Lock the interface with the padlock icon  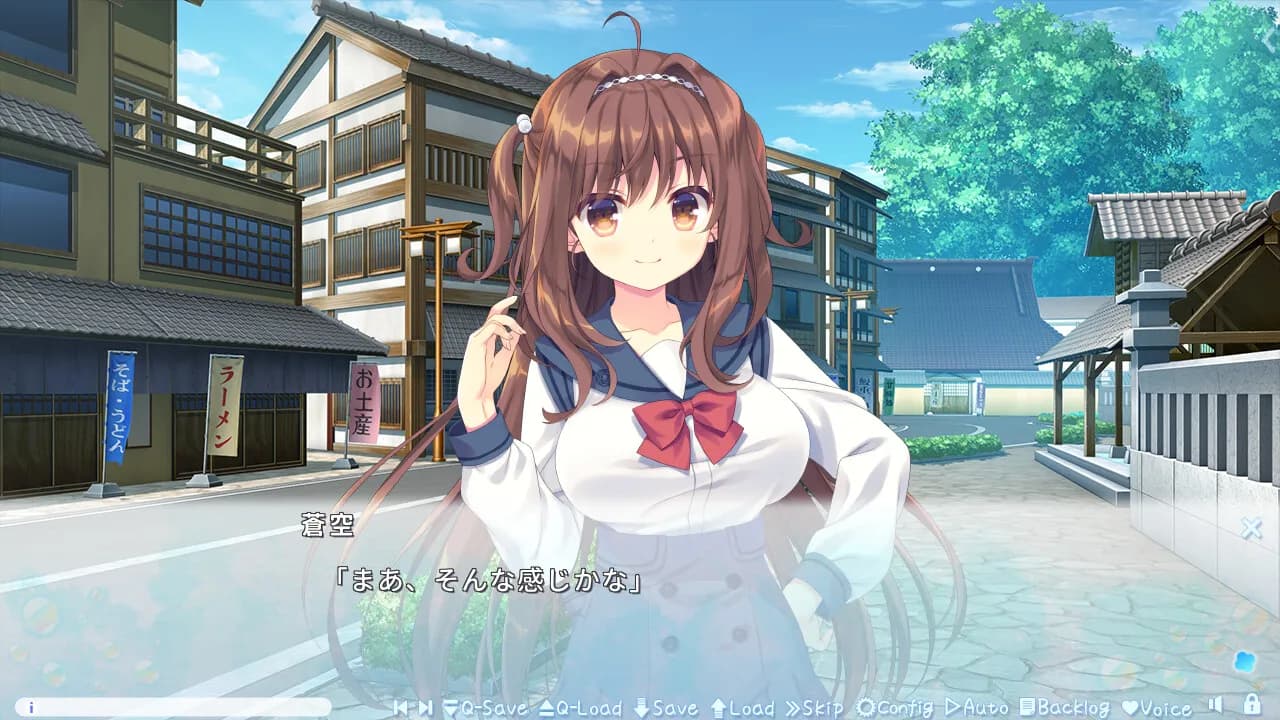tap(1252, 705)
